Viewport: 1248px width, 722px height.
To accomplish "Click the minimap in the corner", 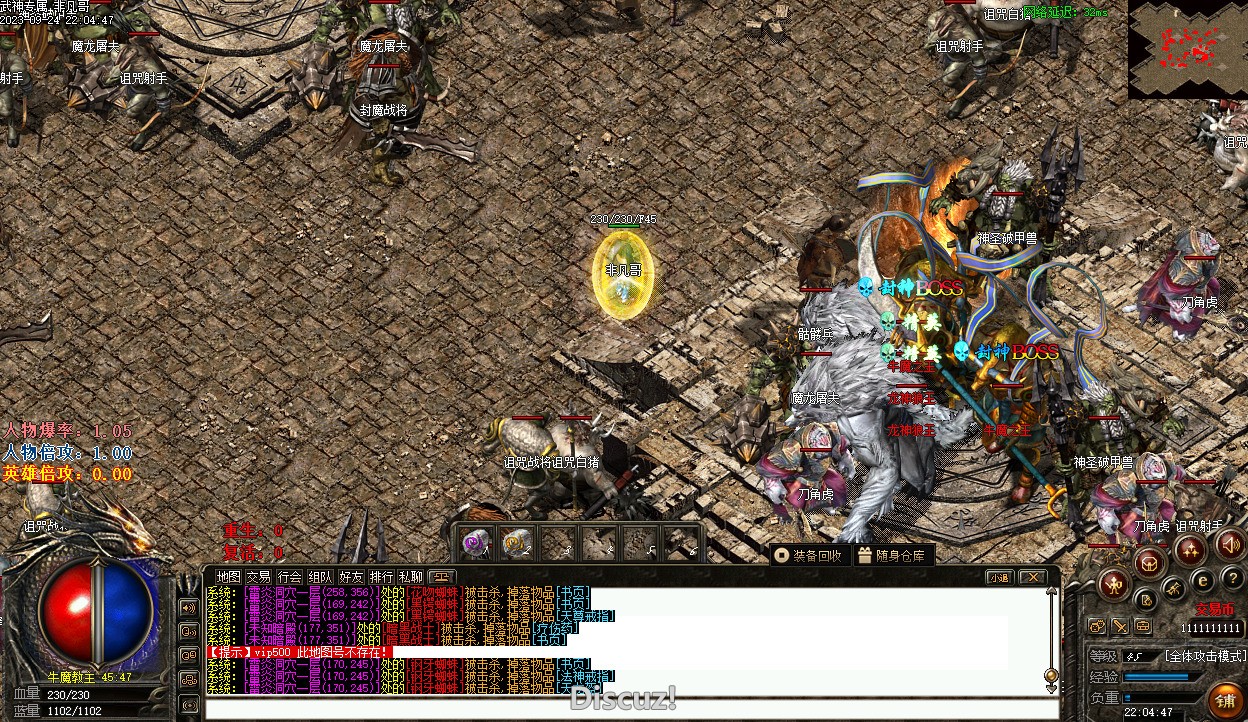I will pyautogui.click(x=1188, y=49).
